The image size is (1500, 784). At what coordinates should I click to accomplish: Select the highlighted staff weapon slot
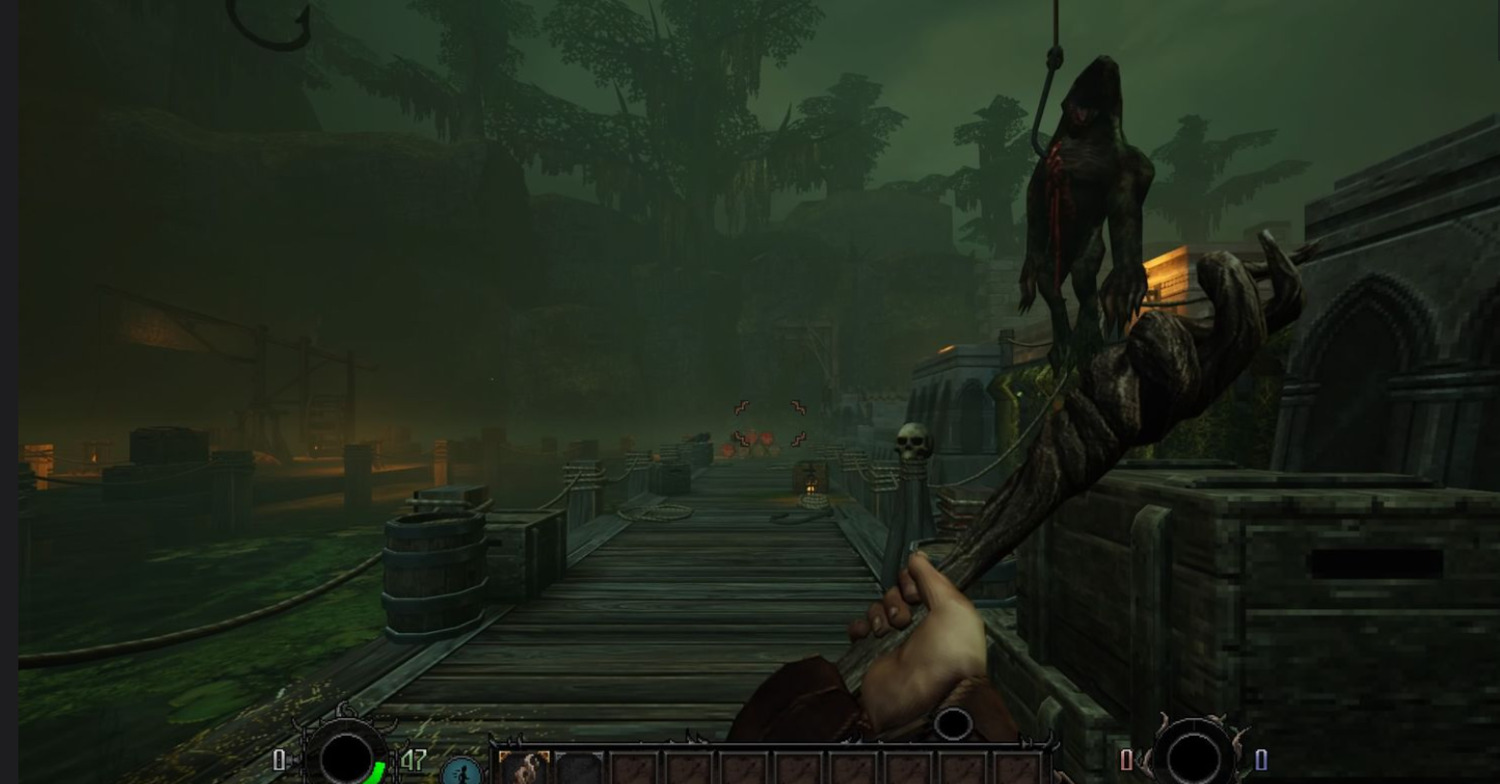tap(524, 768)
